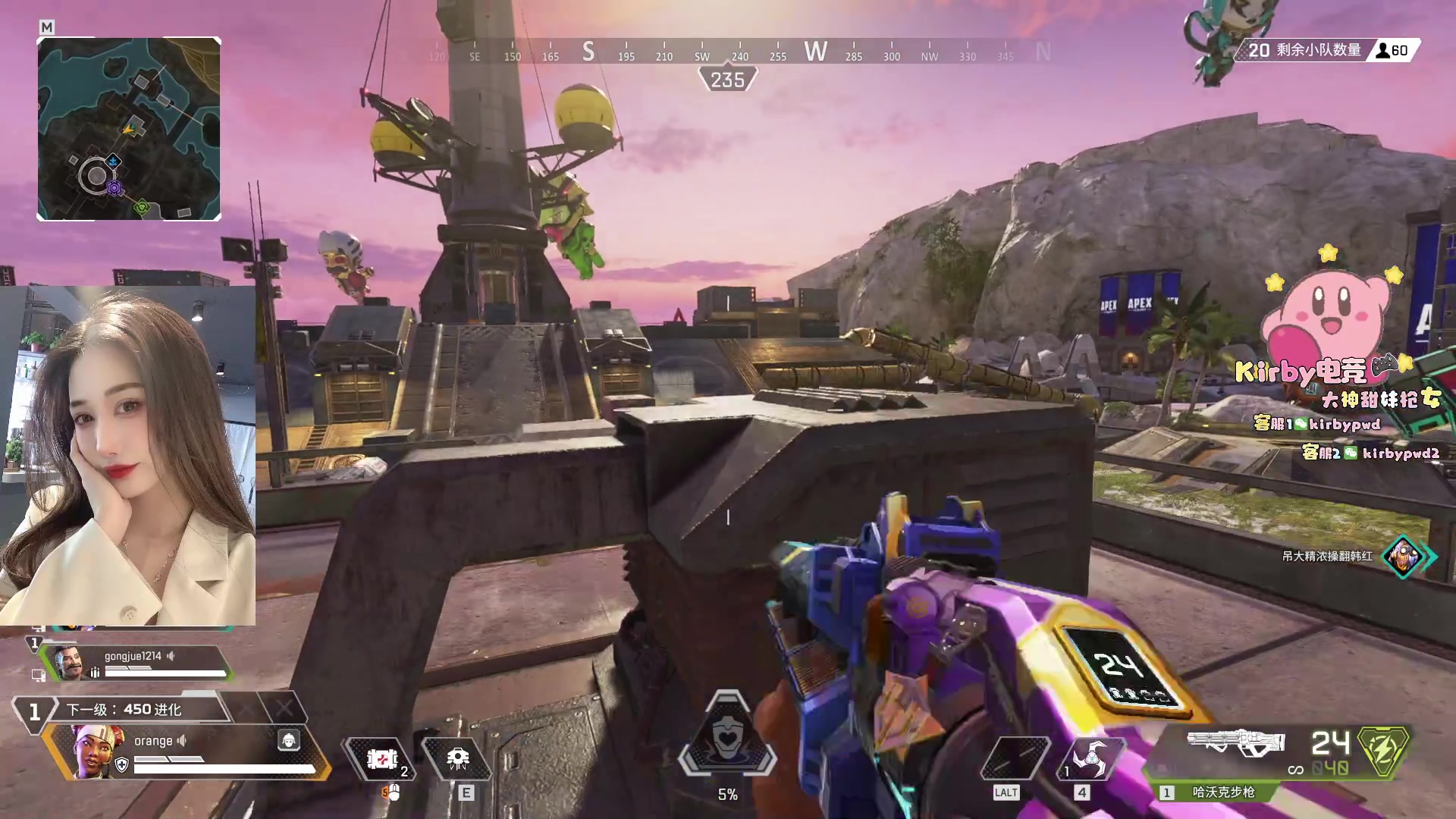Click the streamer webcam overlay

pyautogui.click(x=127, y=455)
